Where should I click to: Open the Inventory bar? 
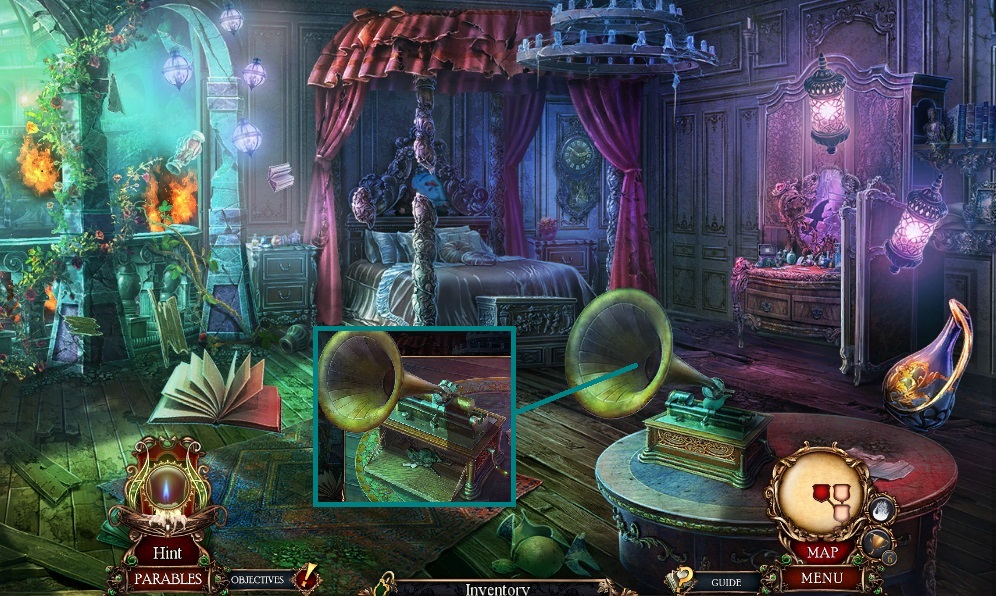[496, 588]
